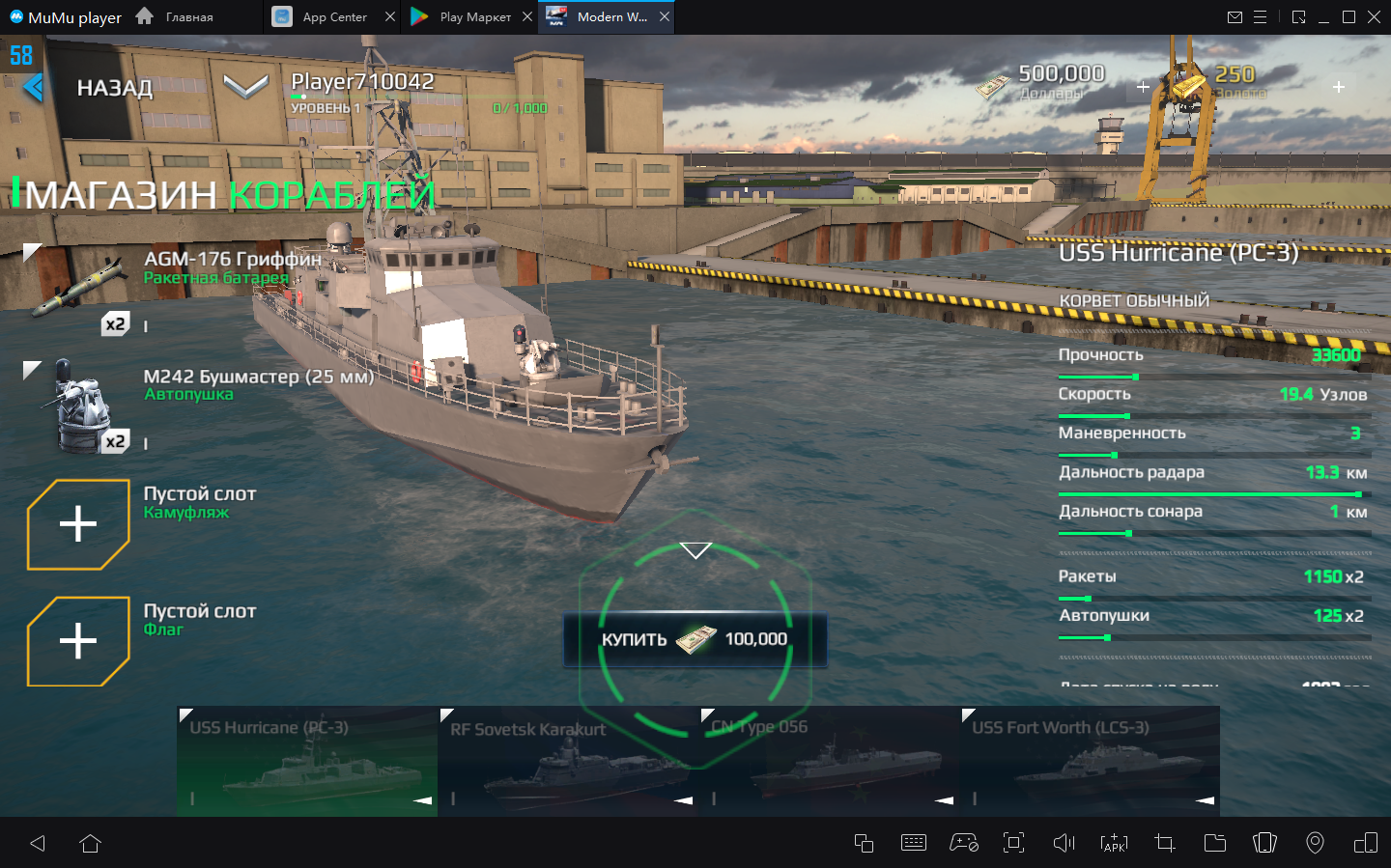Choose the USS Fort Worth (LCS-3) thumbnail
Viewport: 1391px width, 868px height.
click(x=1090, y=763)
